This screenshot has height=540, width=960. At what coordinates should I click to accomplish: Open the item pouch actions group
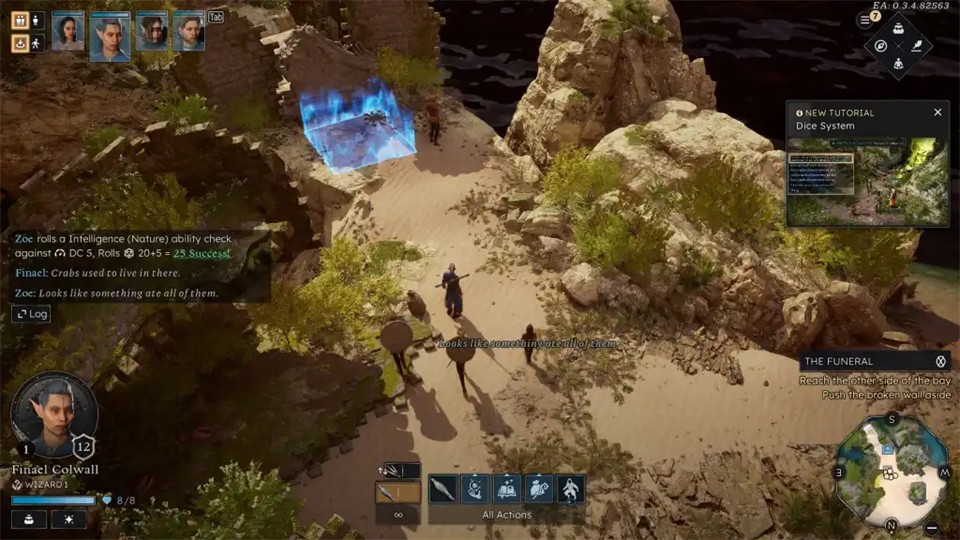coord(539,489)
